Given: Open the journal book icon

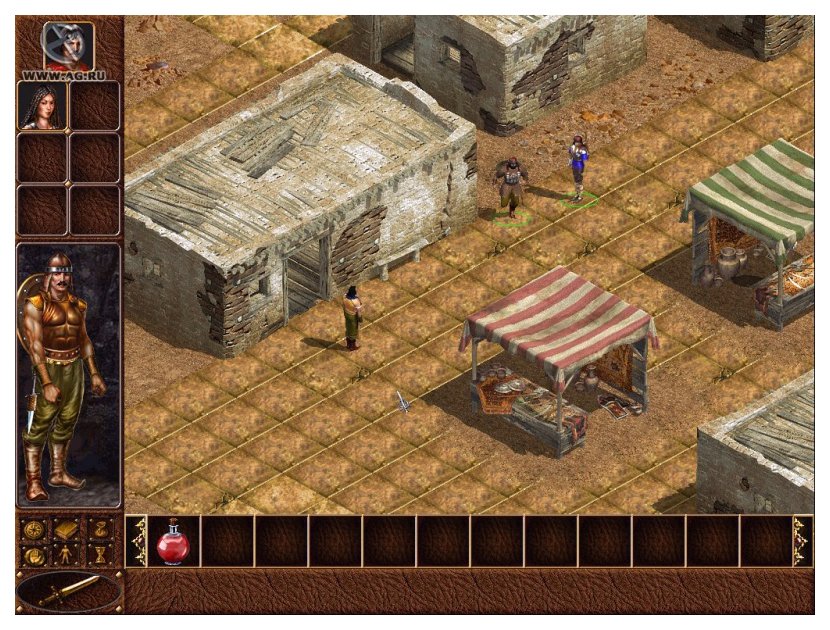Looking at the screenshot, I should 68,529.
